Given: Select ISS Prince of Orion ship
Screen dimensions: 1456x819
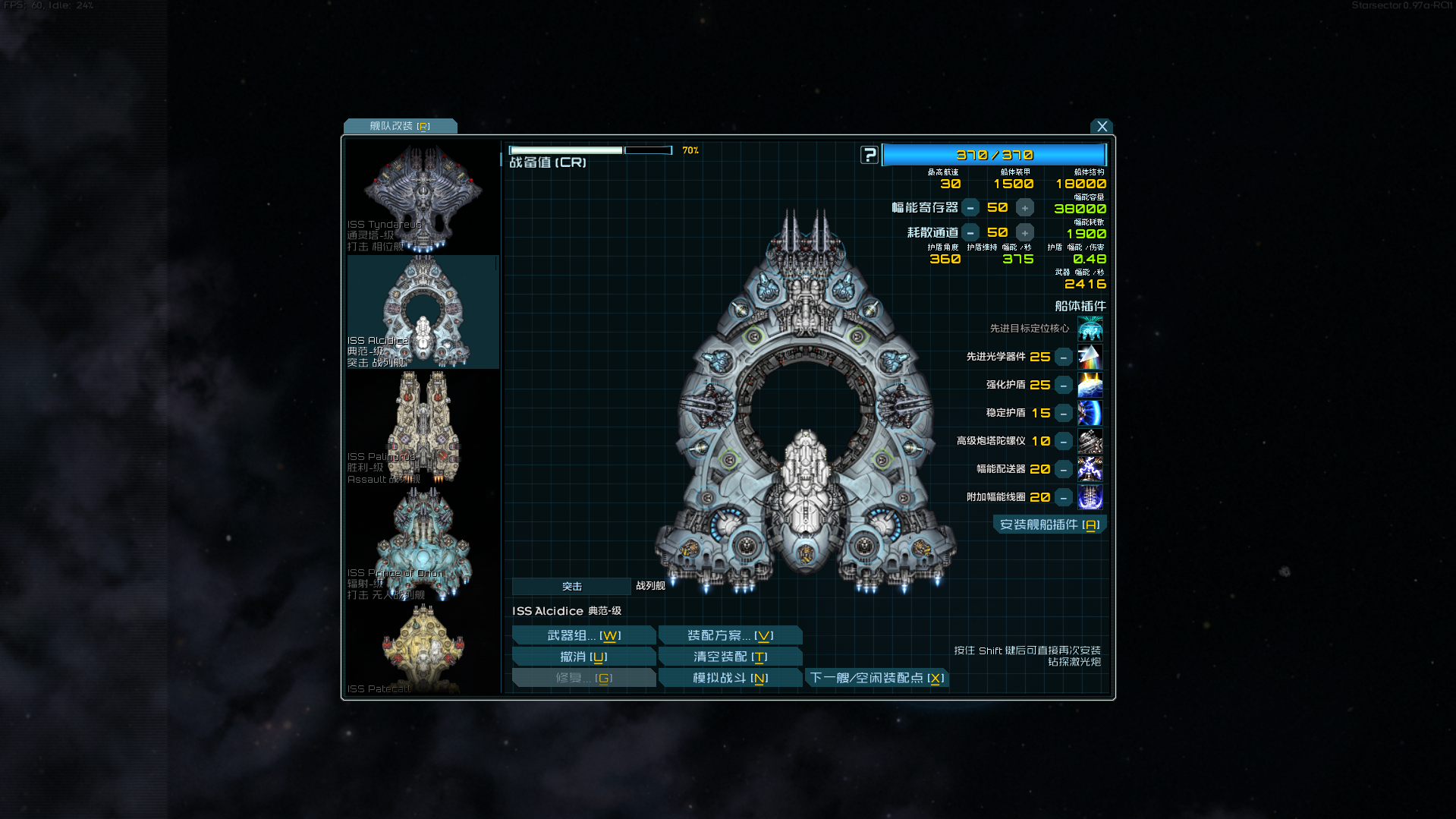Looking at the screenshot, I should 423,543.
